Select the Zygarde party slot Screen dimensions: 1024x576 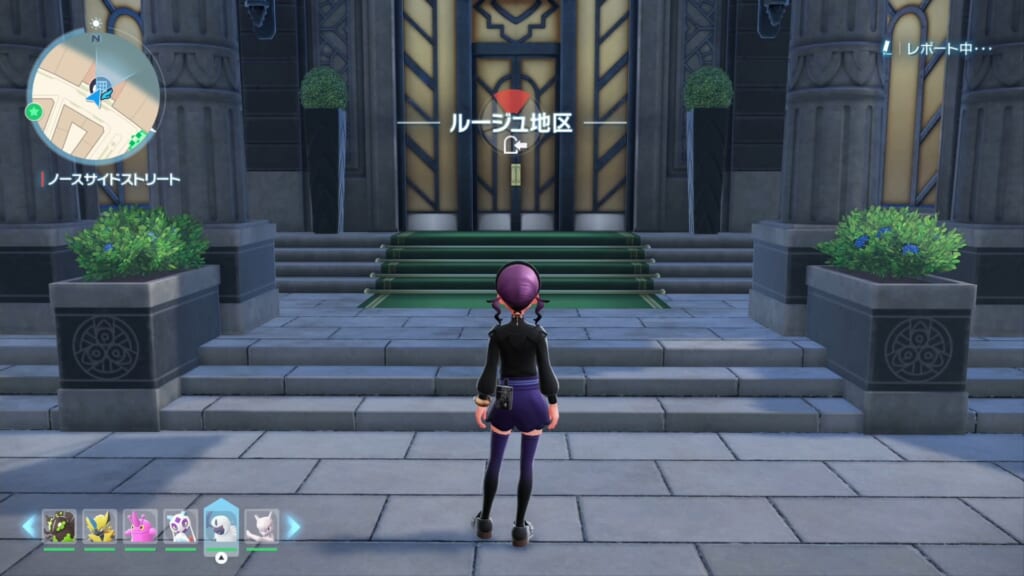[59, 526]
